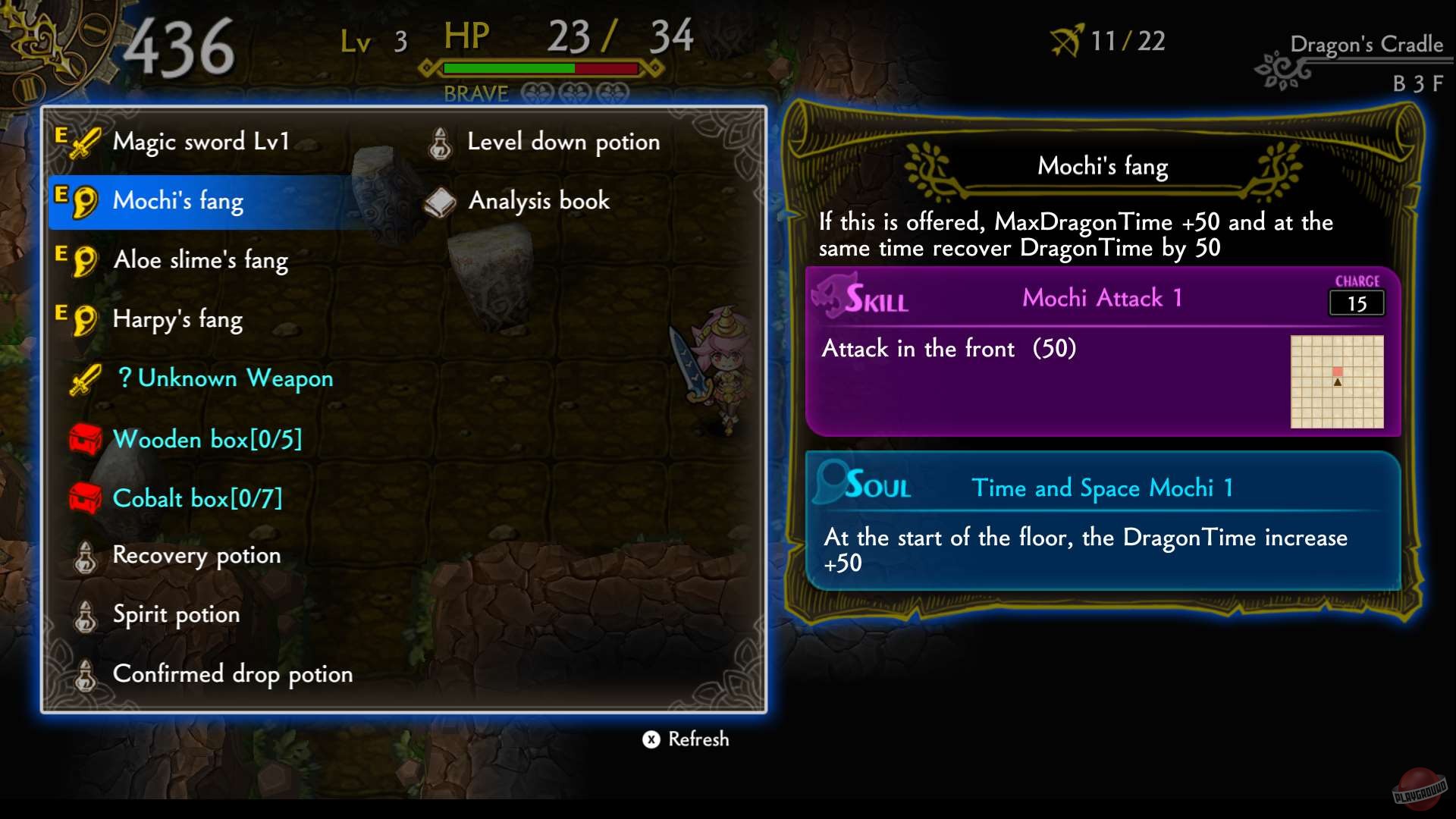Image resolution: width=1456 pixels, height=819 pixels.
Task: Expand the Time and Space Mochi 1 description
Action: pos(1103,488)
